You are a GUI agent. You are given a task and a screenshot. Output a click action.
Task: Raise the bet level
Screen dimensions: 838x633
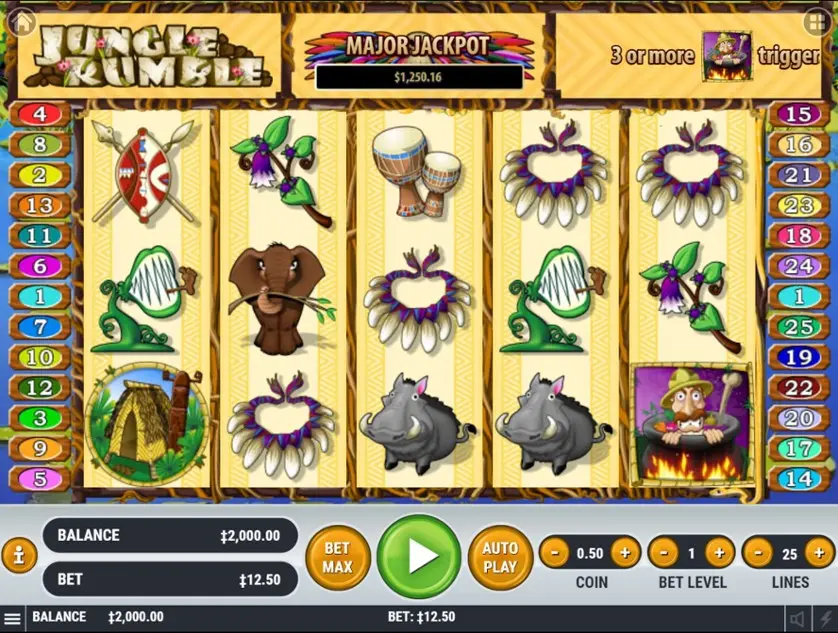719,552
